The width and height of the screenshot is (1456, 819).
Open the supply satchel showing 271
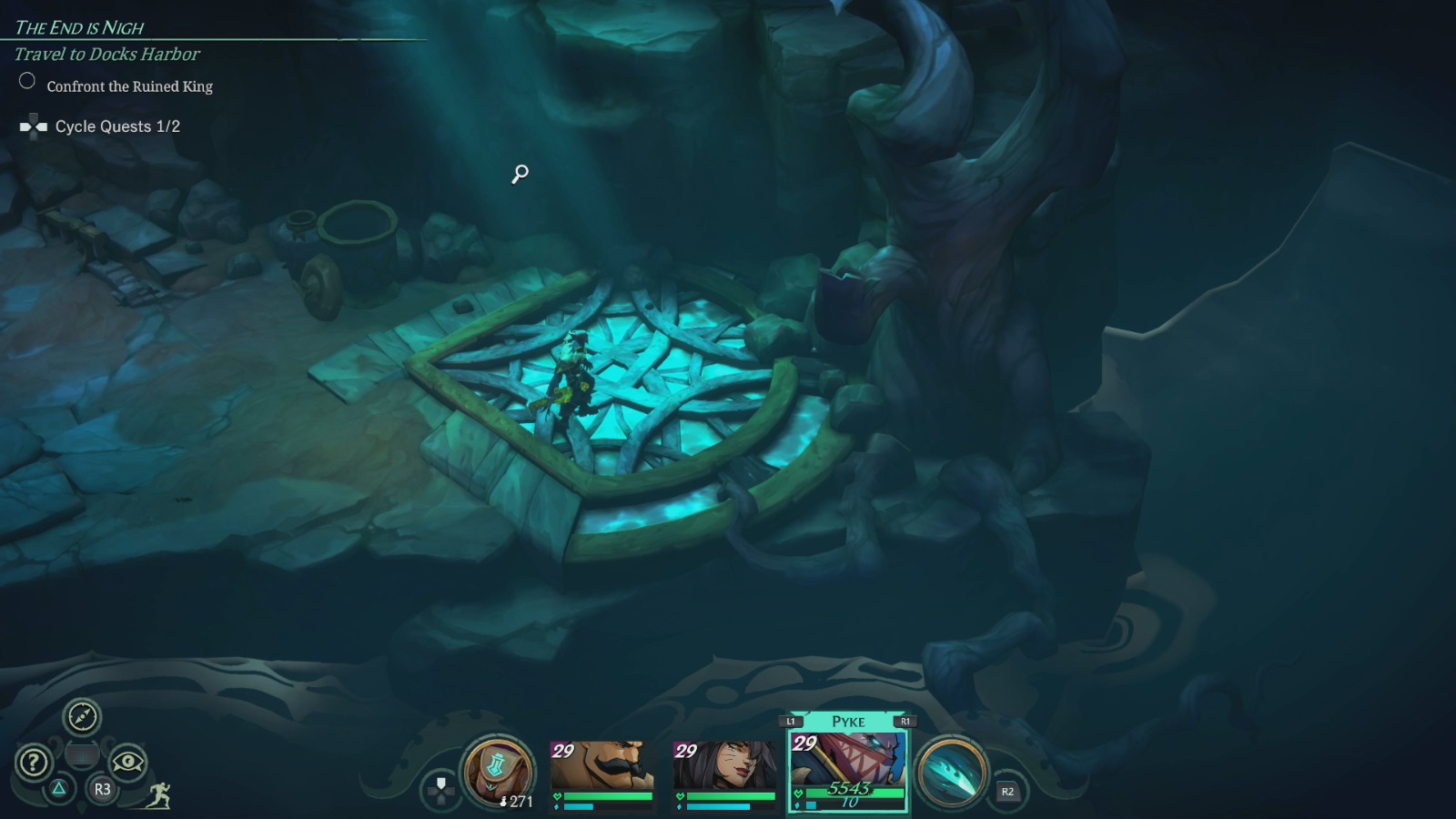pos(496,769)
